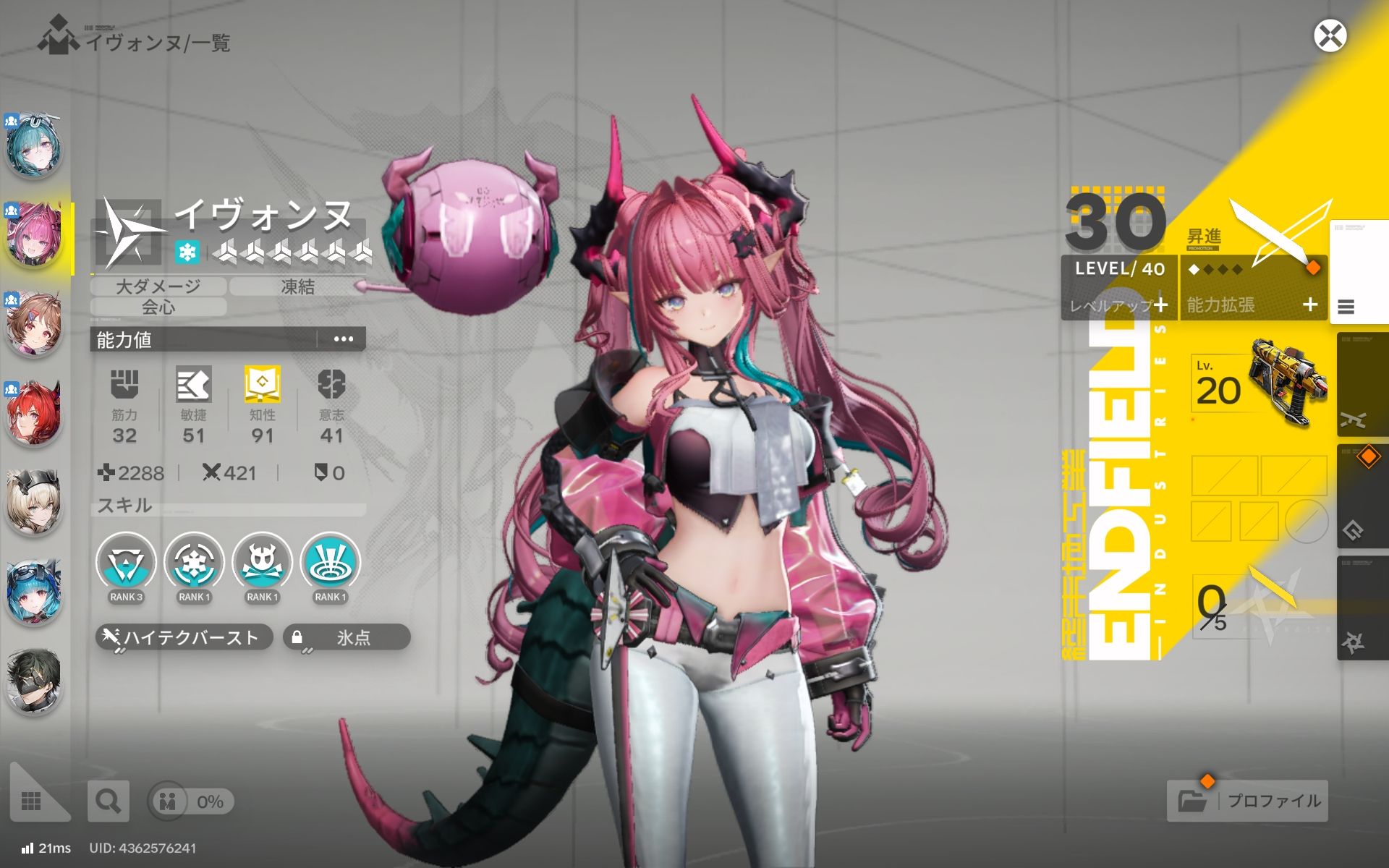The image size is (1389, 868).
Task: View the ハイテクバースト talent
Action: pos(184,637)
